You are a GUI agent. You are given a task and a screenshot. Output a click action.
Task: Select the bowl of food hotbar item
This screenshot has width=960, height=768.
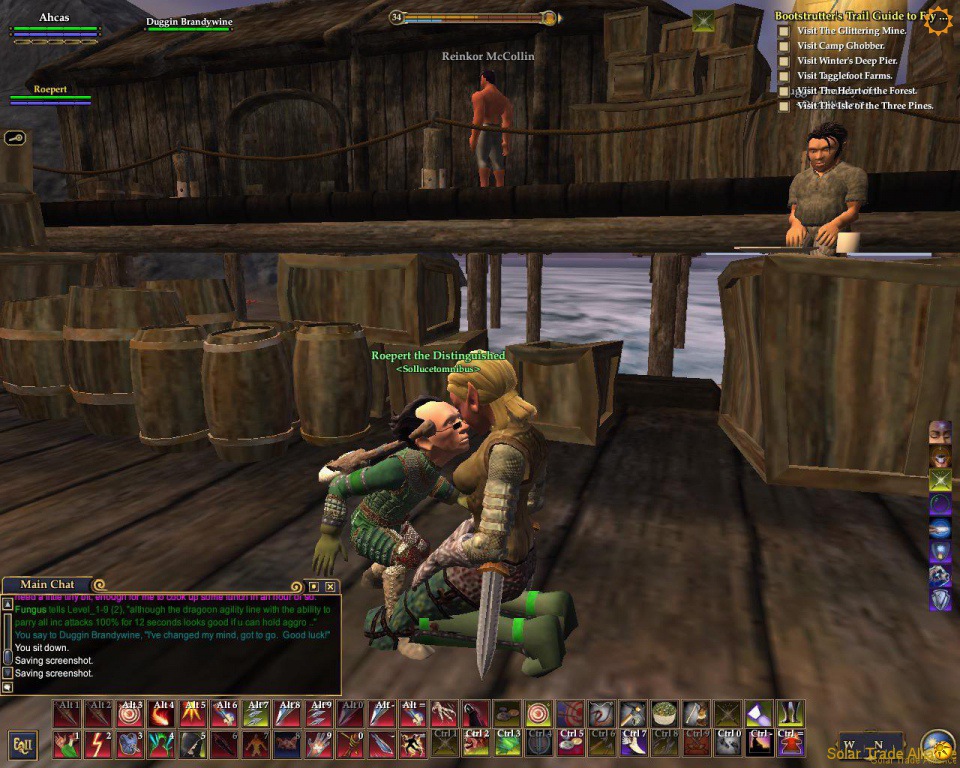click(664, 713)
